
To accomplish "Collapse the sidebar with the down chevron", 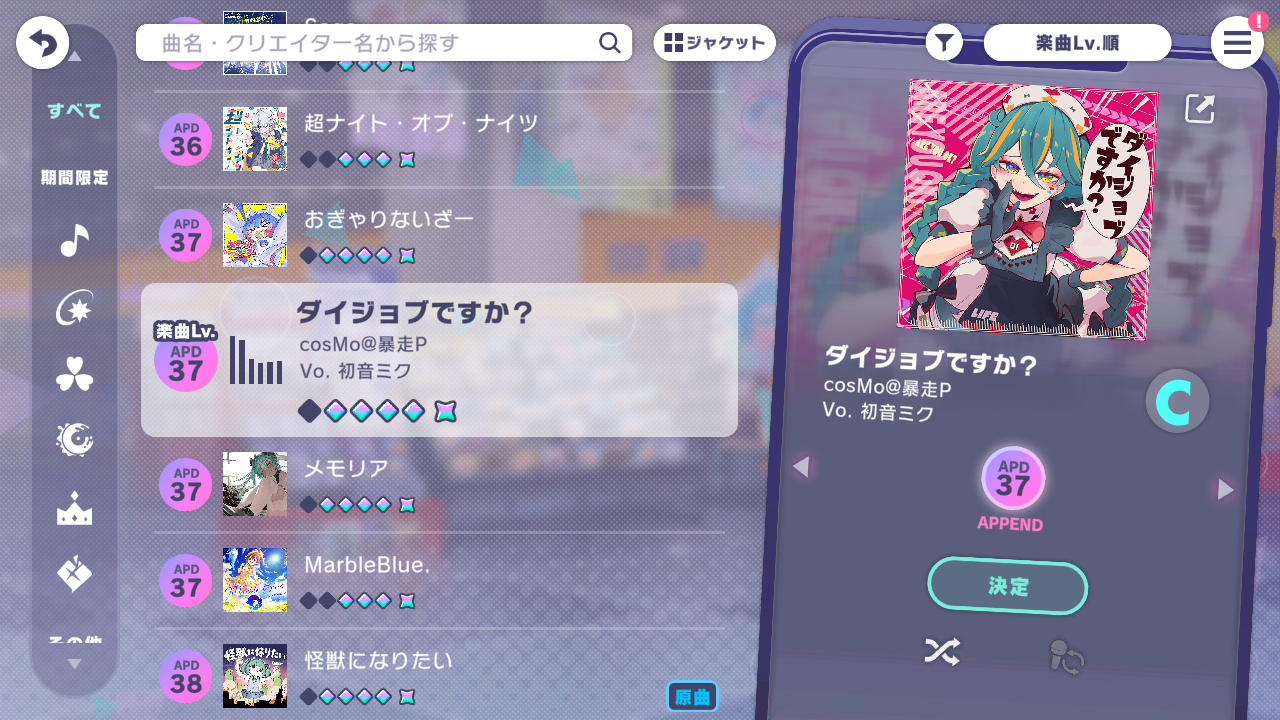I will tap(73, 662).
